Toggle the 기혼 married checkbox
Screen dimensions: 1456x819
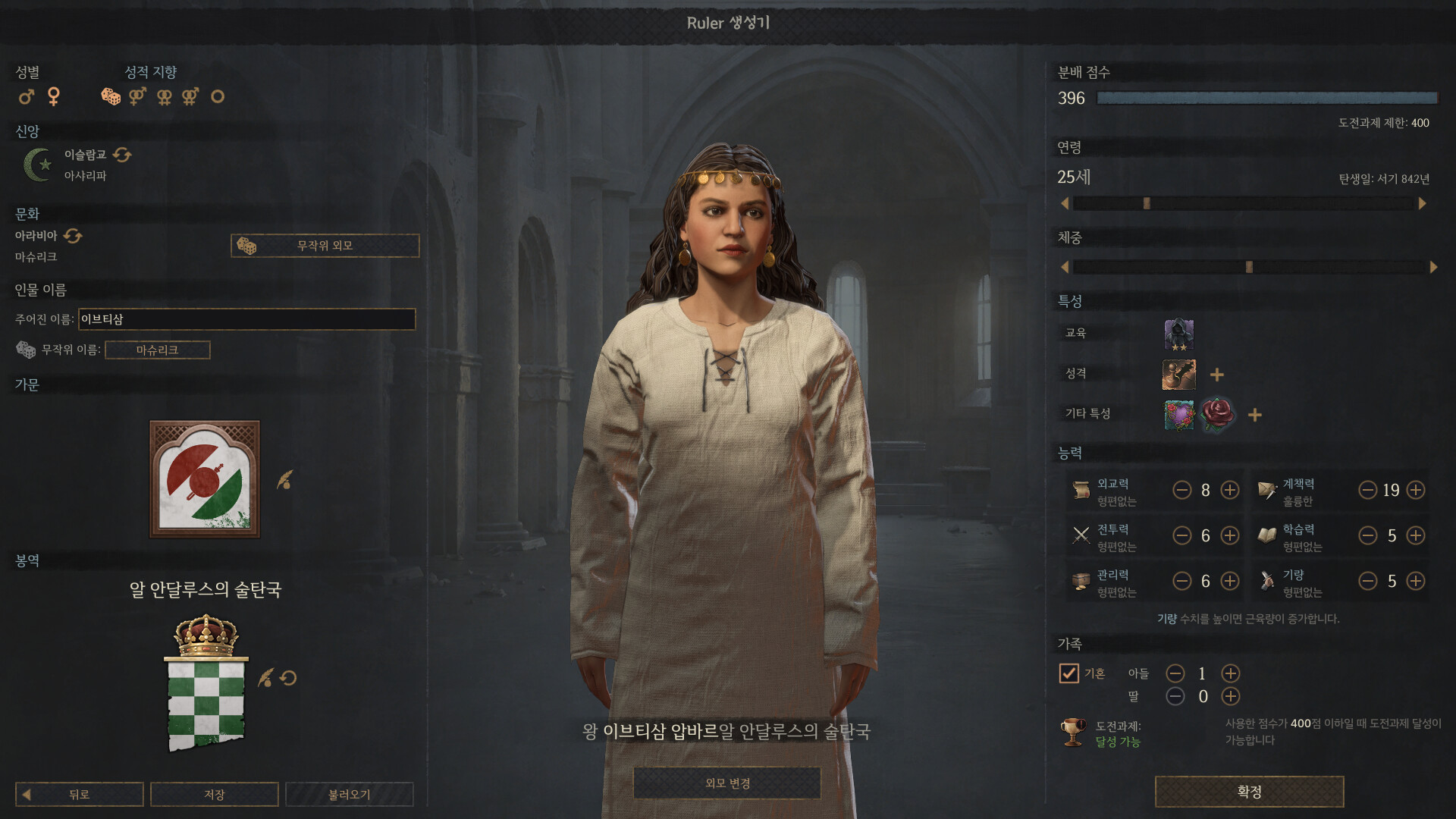[x=1068, y=673]
